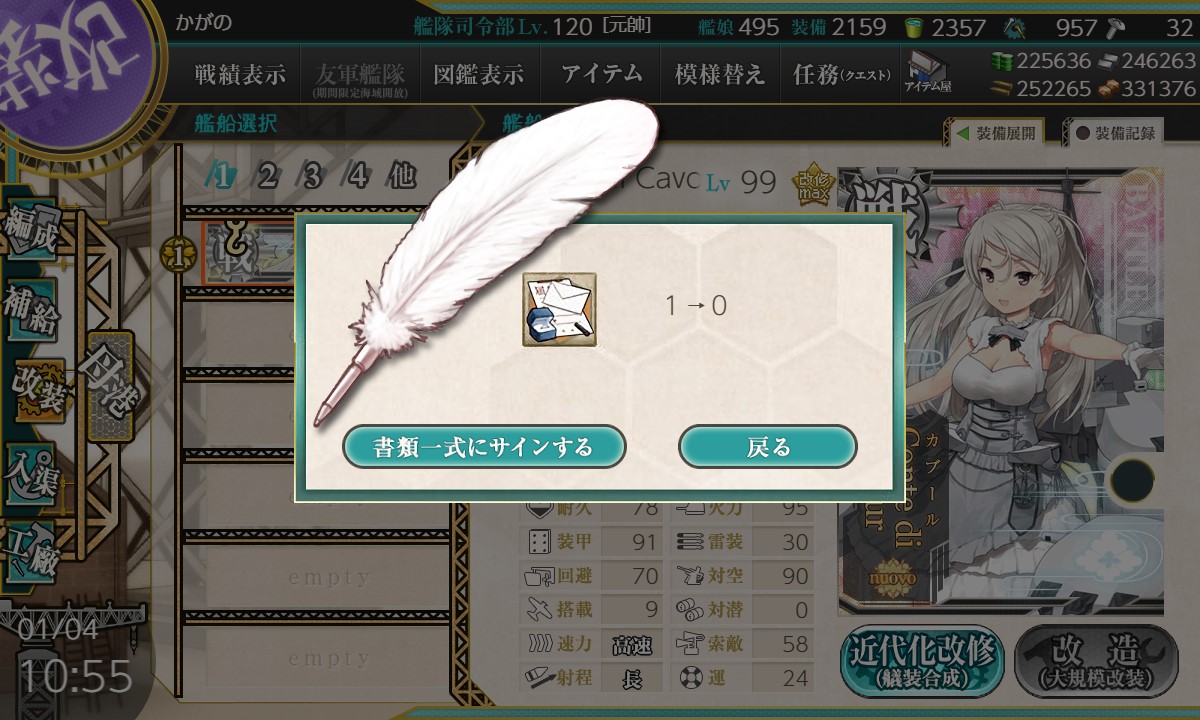The image size is (1200, 720).
Task: Open the アイテム menu
Action: [x=601, y=74]
